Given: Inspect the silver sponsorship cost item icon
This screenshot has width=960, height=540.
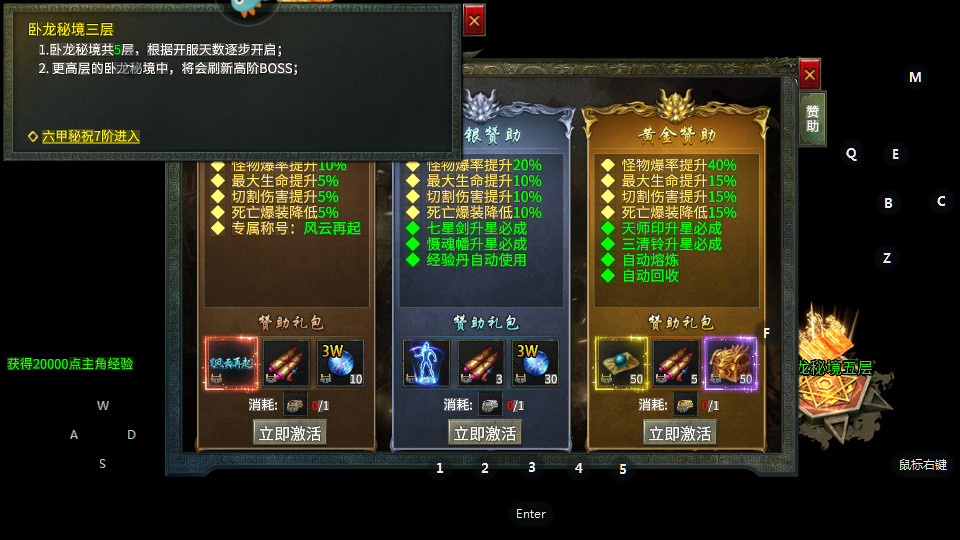Looking at the screenshot, I should click(490, 405).
